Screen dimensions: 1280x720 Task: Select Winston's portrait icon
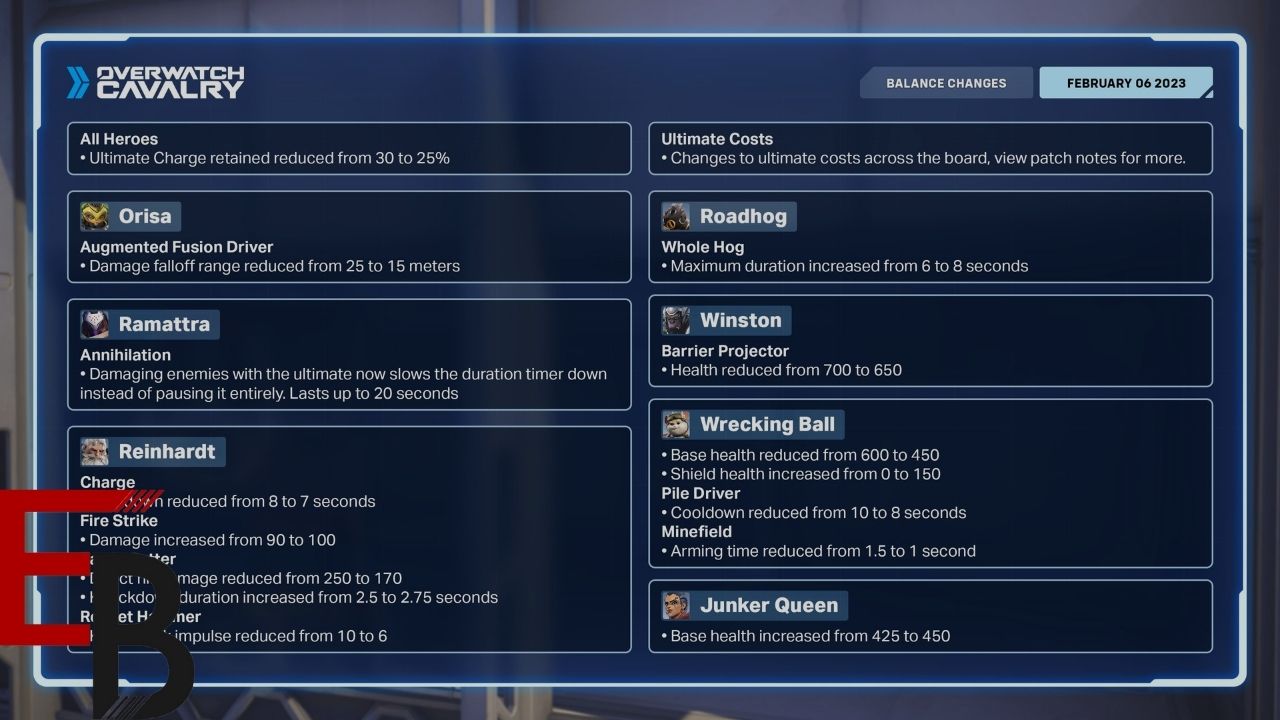[676, 320]
